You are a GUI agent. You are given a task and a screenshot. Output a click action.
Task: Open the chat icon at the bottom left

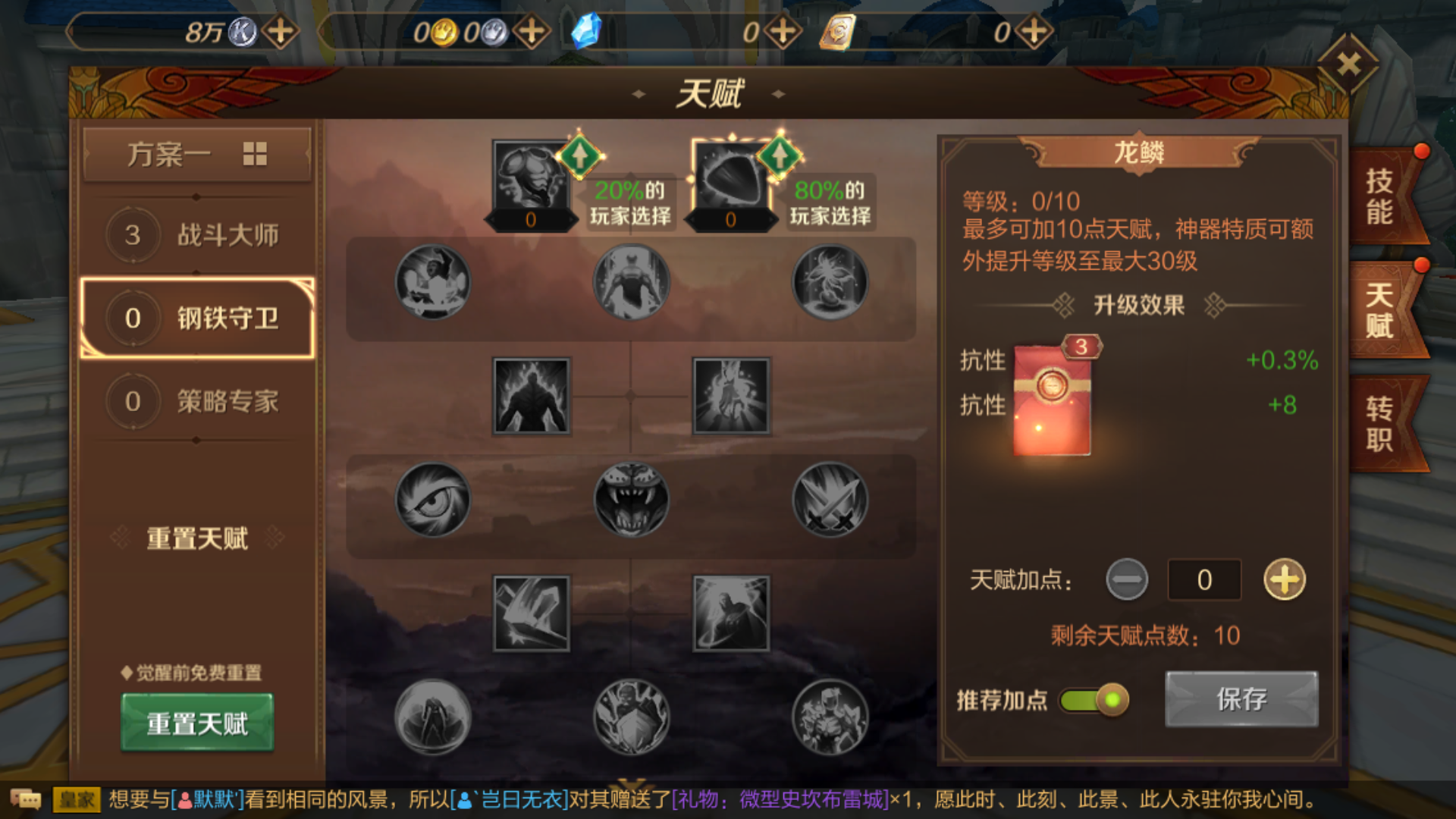27,799
